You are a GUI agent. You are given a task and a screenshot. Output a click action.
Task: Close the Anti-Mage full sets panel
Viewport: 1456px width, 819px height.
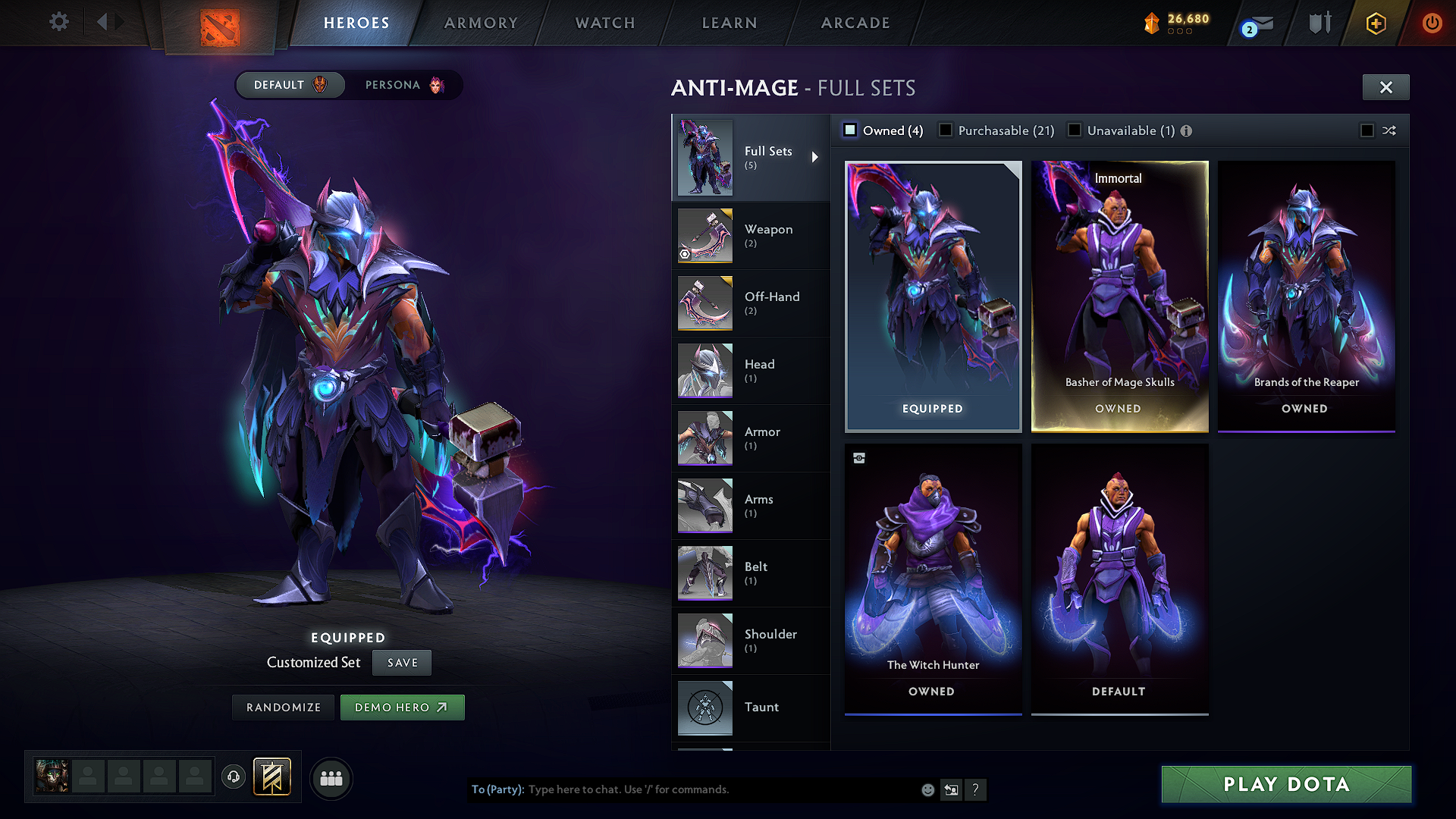pyautogui.click(x=1385, y=87)
